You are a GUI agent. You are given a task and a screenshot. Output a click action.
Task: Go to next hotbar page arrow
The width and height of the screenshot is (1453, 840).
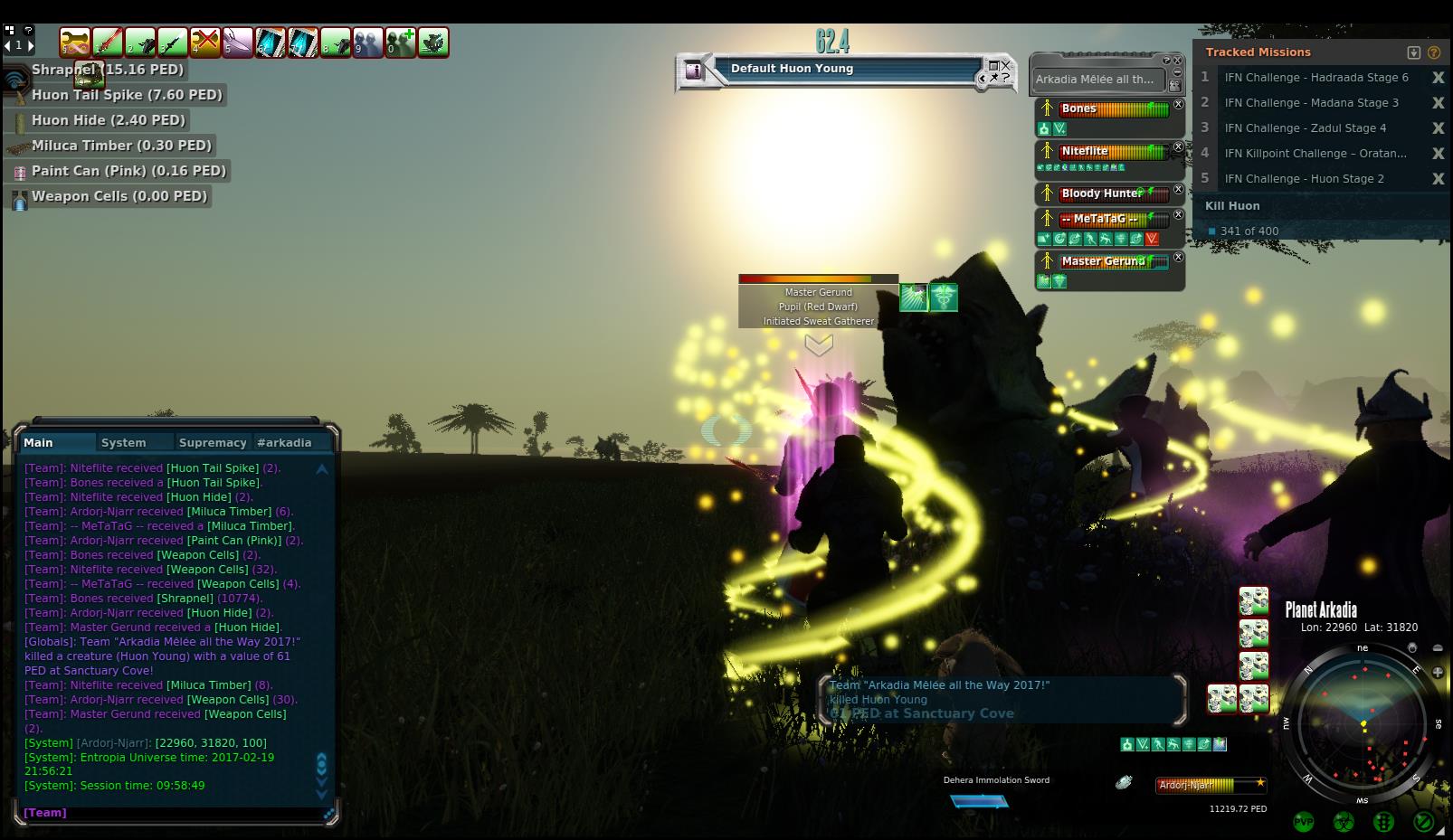(x=32, y=44)
